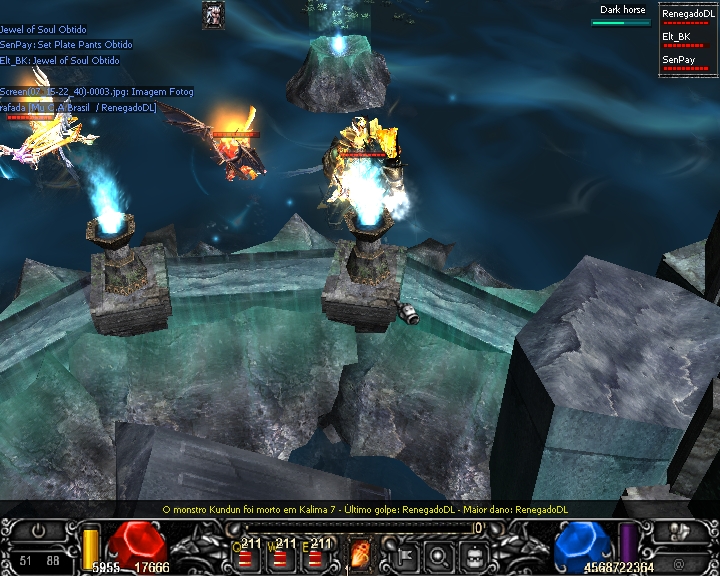Select party member SenPay
Image resolution: width=720 pixels, height=576 pixels.
(x=678, y=60)
